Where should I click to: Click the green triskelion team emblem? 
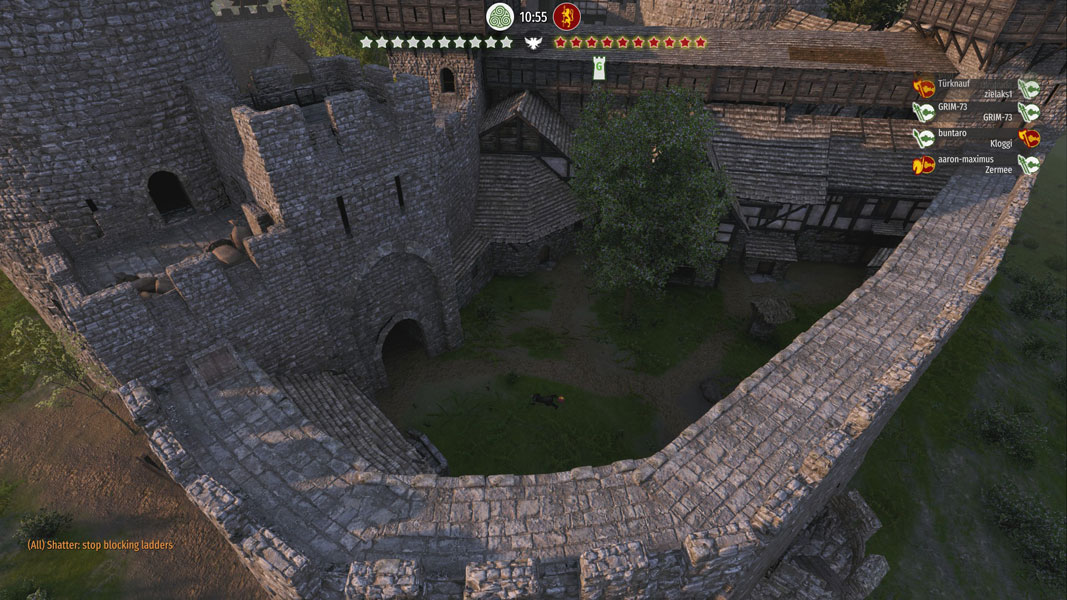coord(499,17)
